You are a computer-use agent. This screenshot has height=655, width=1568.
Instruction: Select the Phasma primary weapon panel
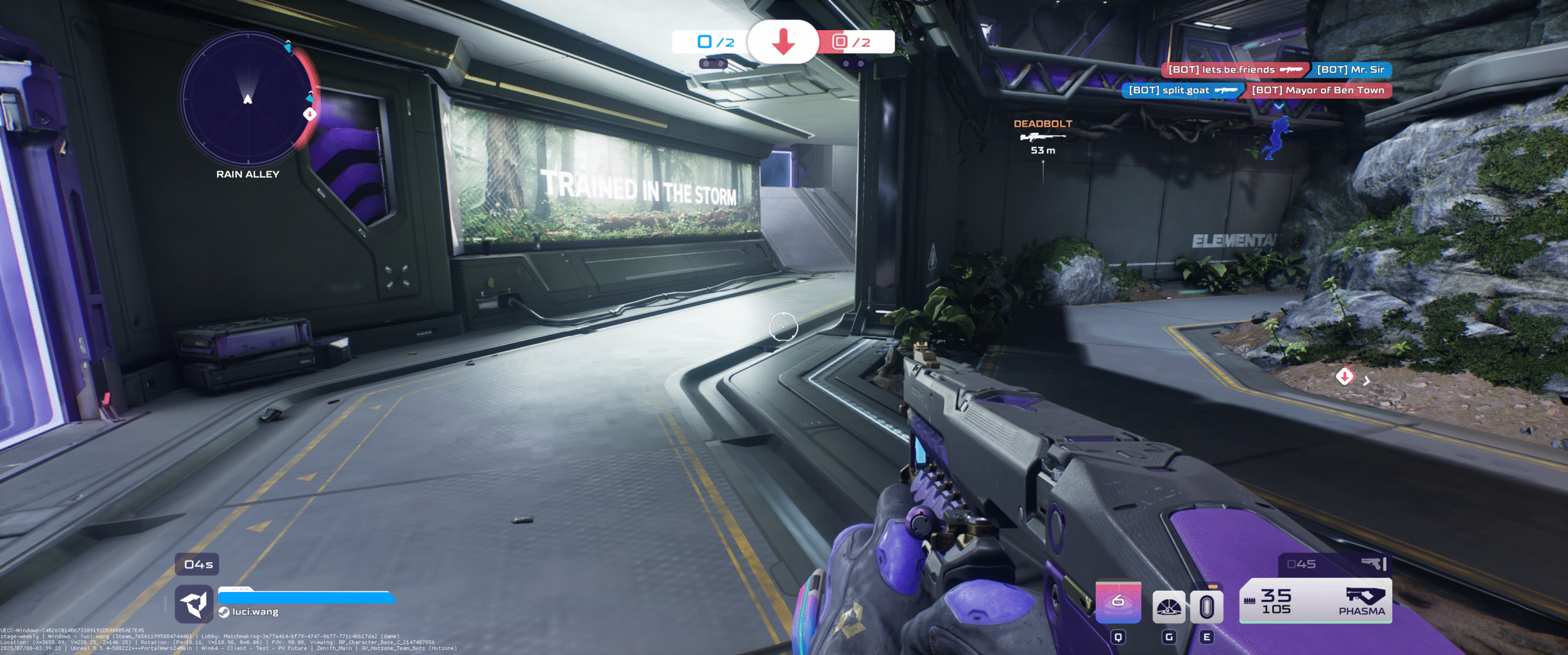click(1315, 600)
